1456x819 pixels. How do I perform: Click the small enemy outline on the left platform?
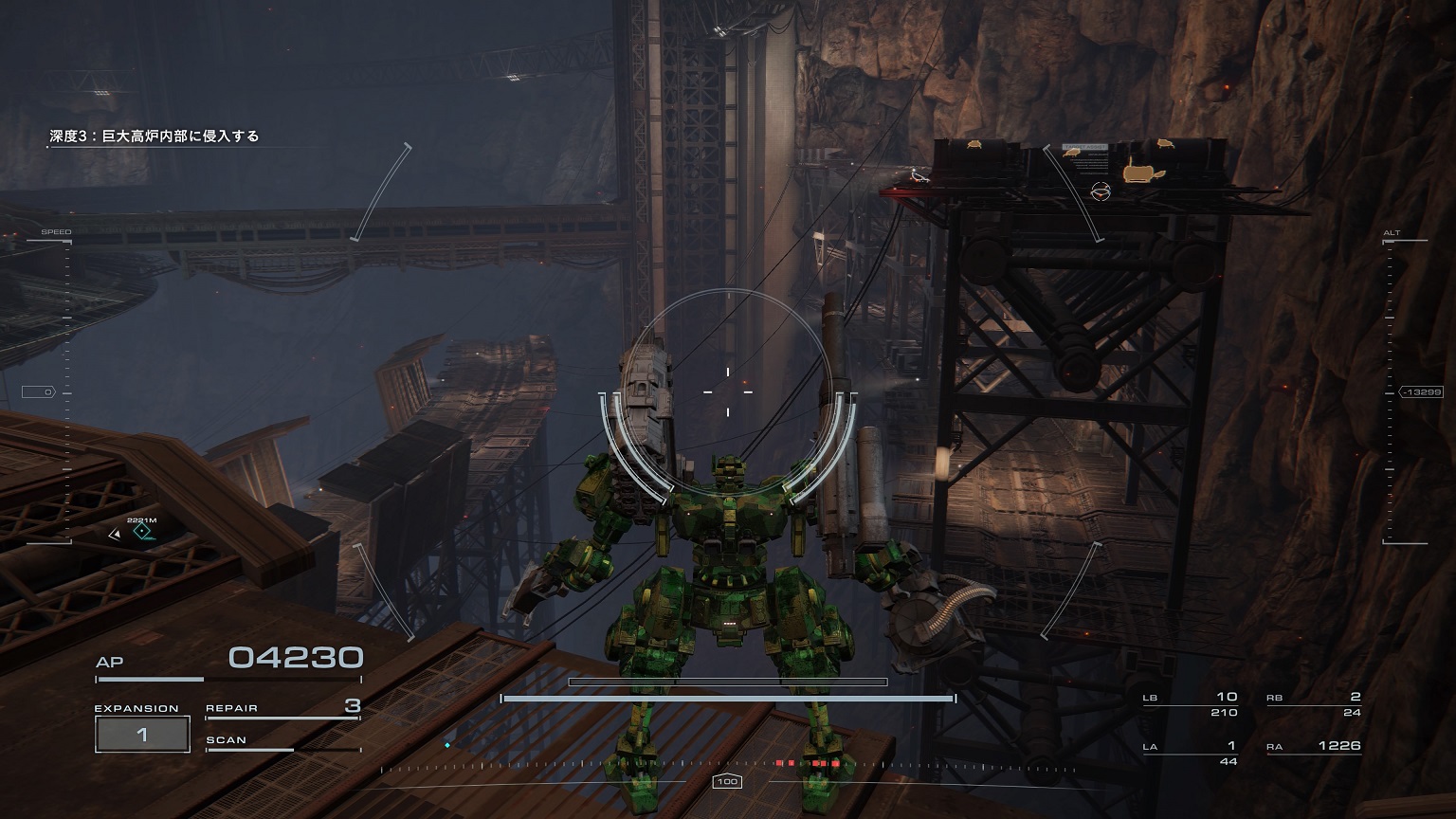[919, 178]
